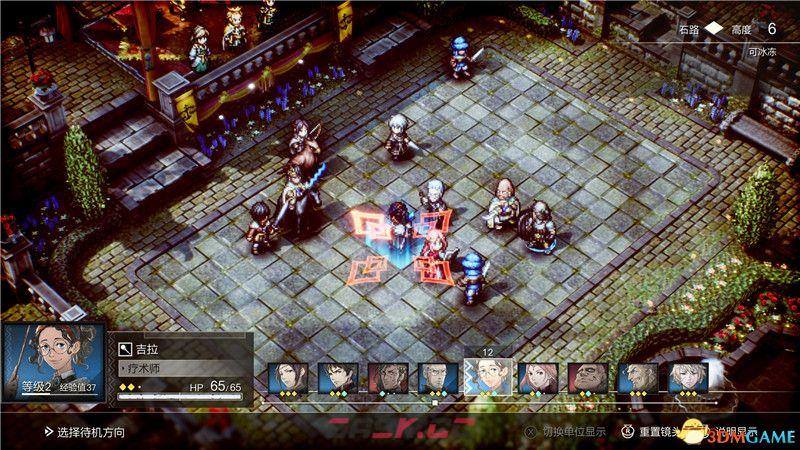
Task: Confirm the lower-right orange facing-direction marker
Action: pos(431,268)
